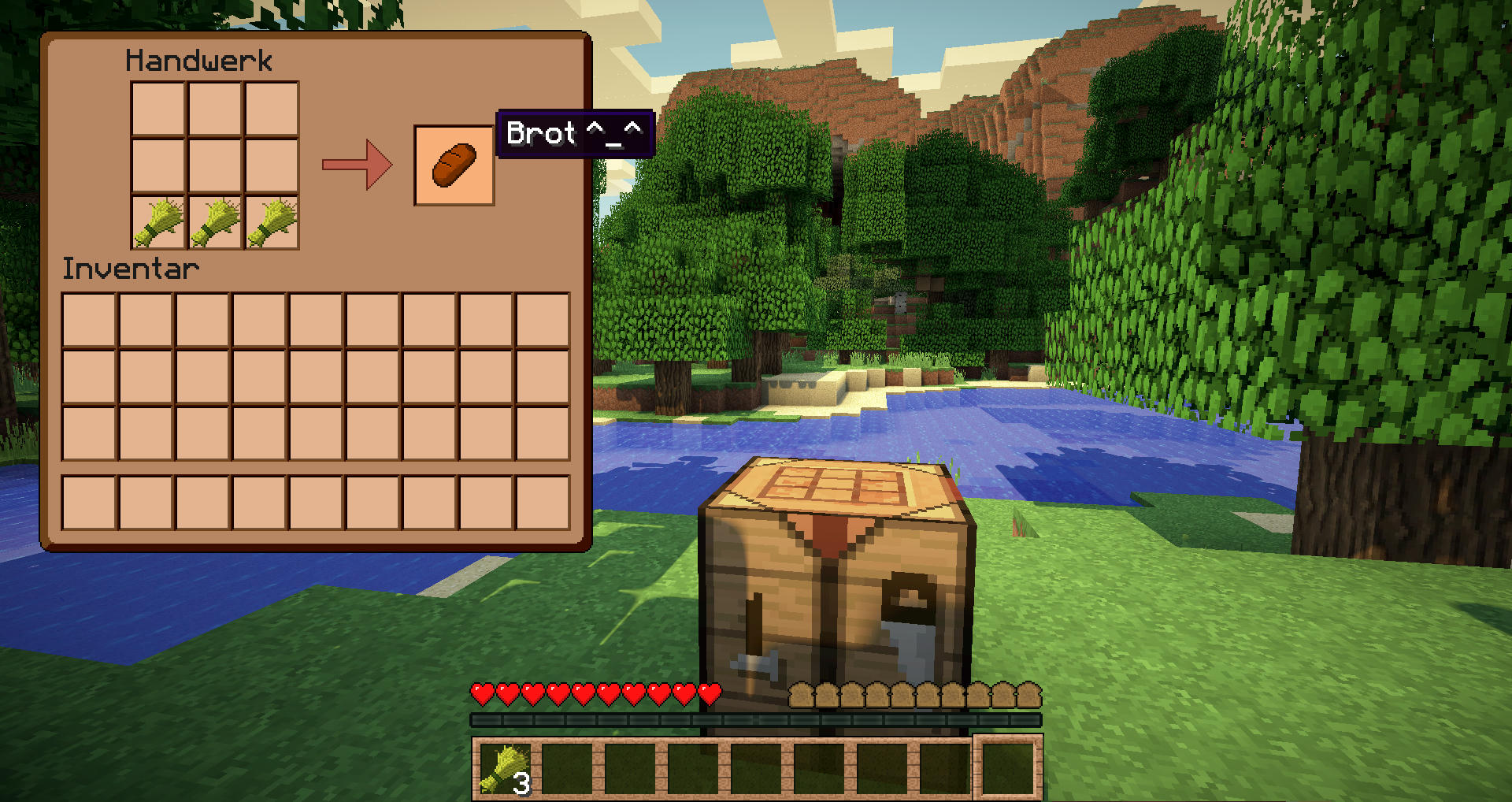
Task: Pick up wheat in bottom-middle crafting slot
Action: tap(215, 223)
